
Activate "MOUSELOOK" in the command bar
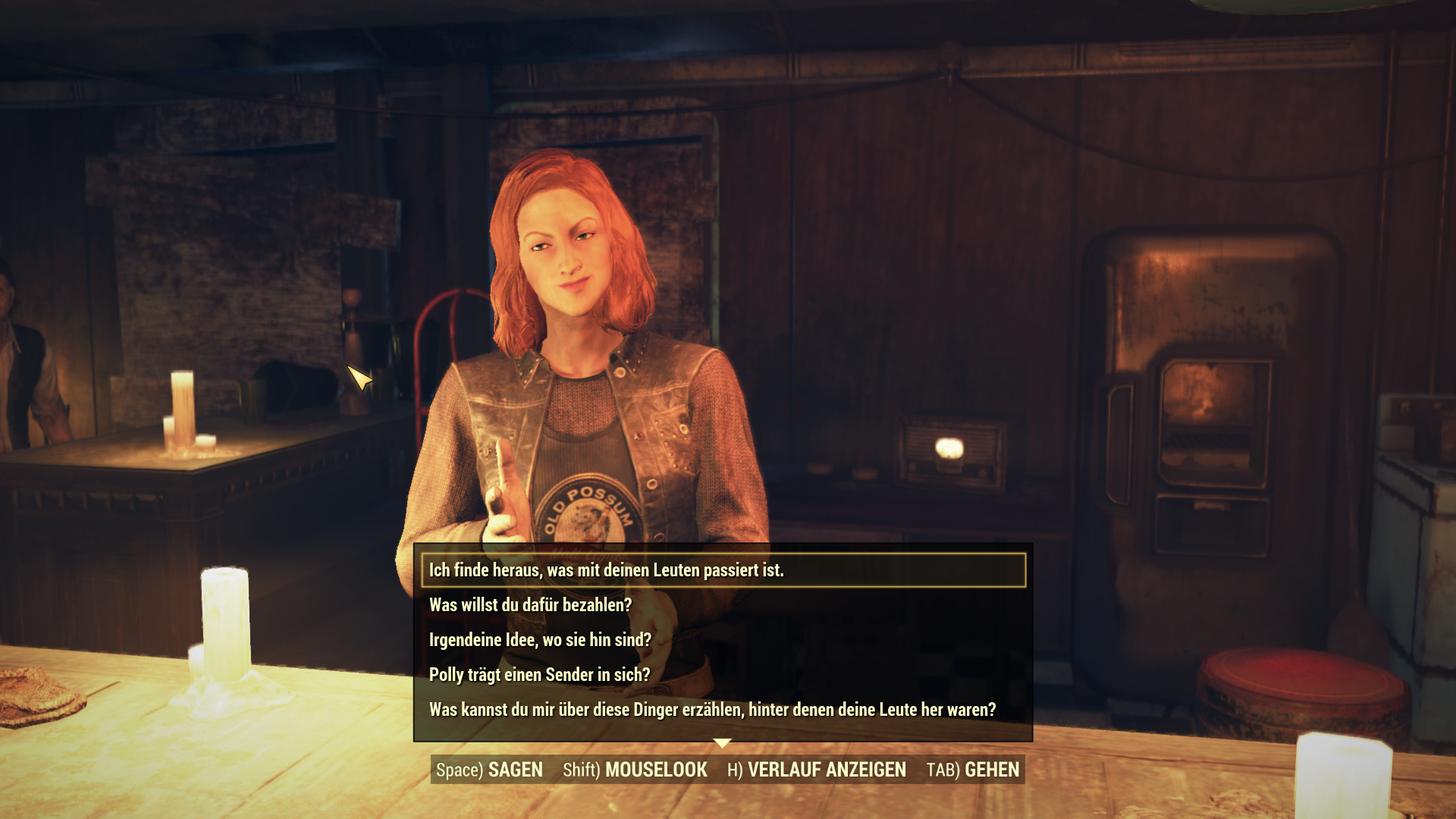(x=657, y=770)
